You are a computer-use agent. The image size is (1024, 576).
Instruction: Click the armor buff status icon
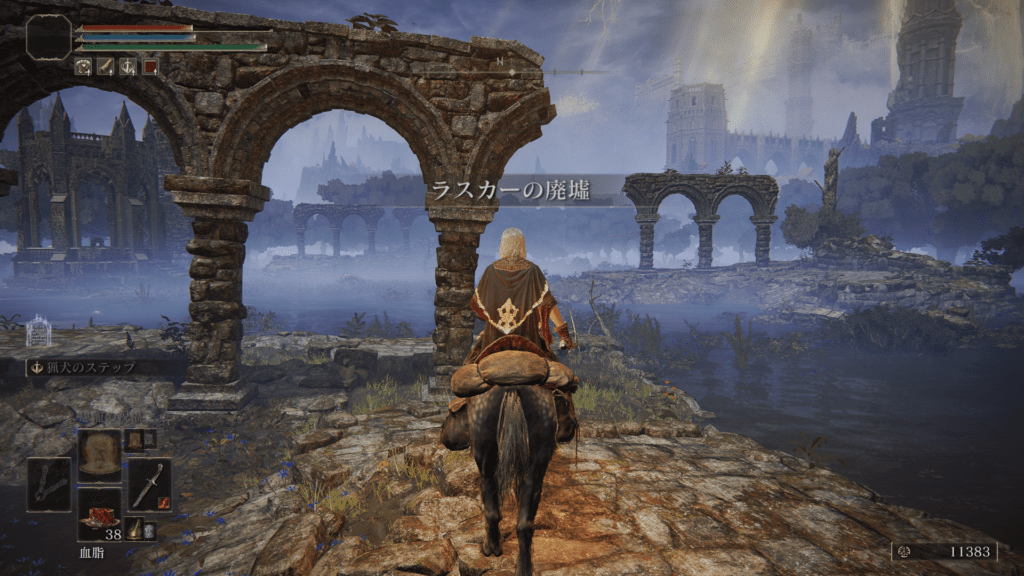(x=84, y=67)
